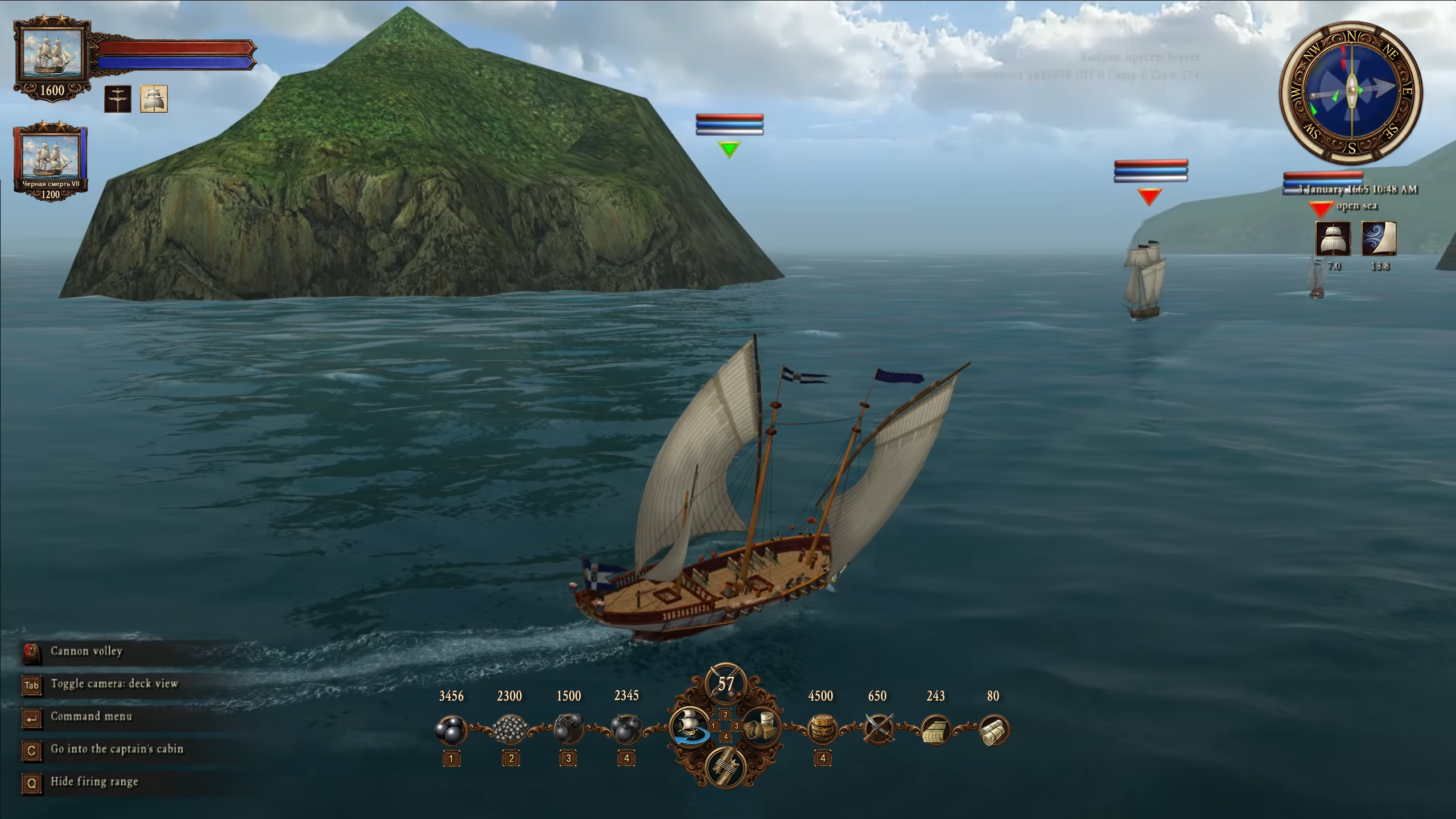Click the compass minimap
1456x819 pixels.
pos(1350,92)
